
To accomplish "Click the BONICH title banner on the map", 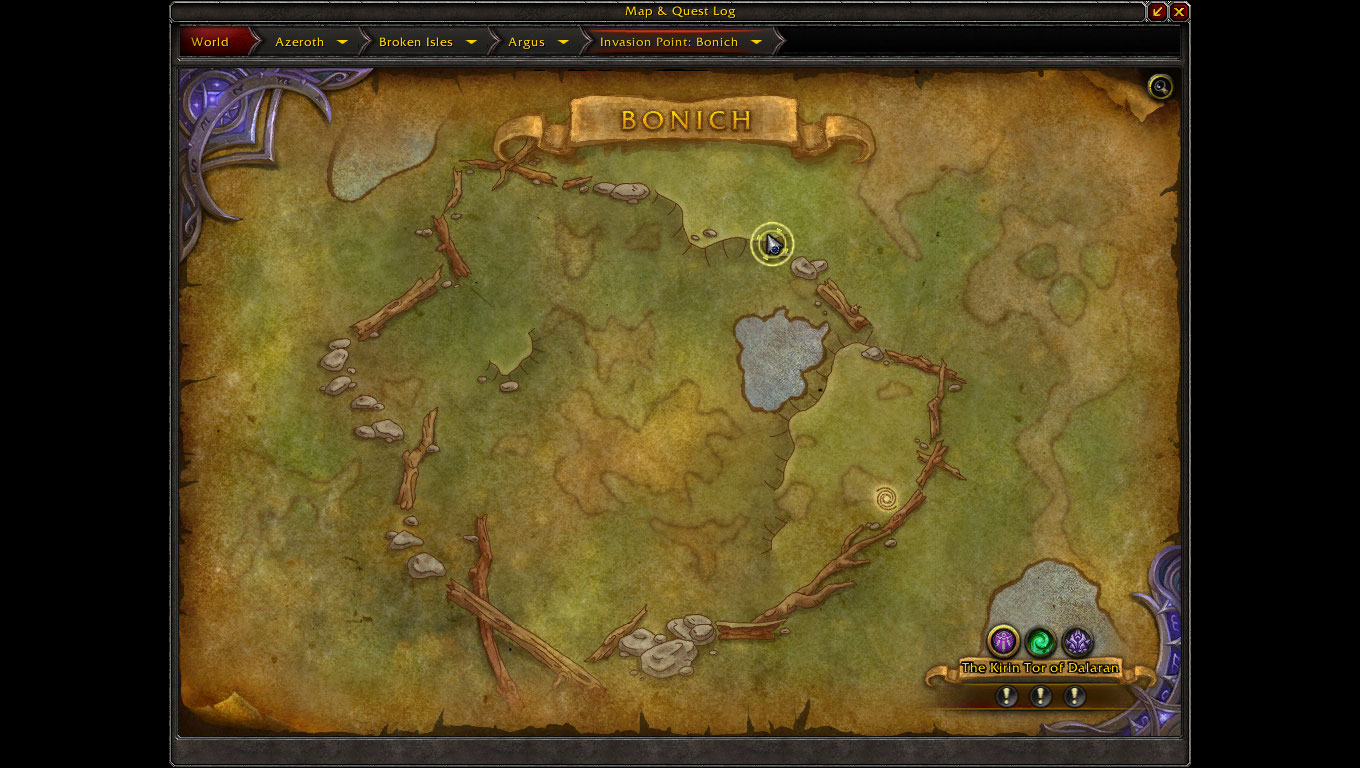I will coord(684,120).
